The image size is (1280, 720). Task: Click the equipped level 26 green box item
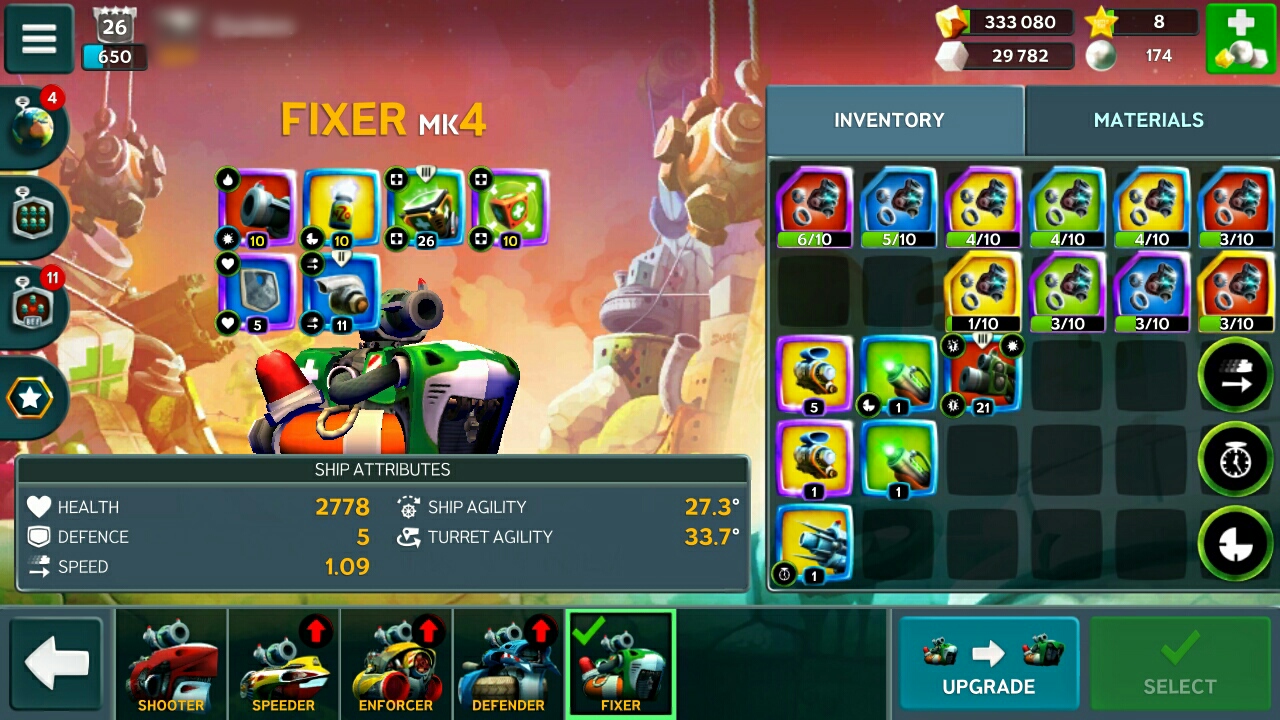(x=425, y=207)
